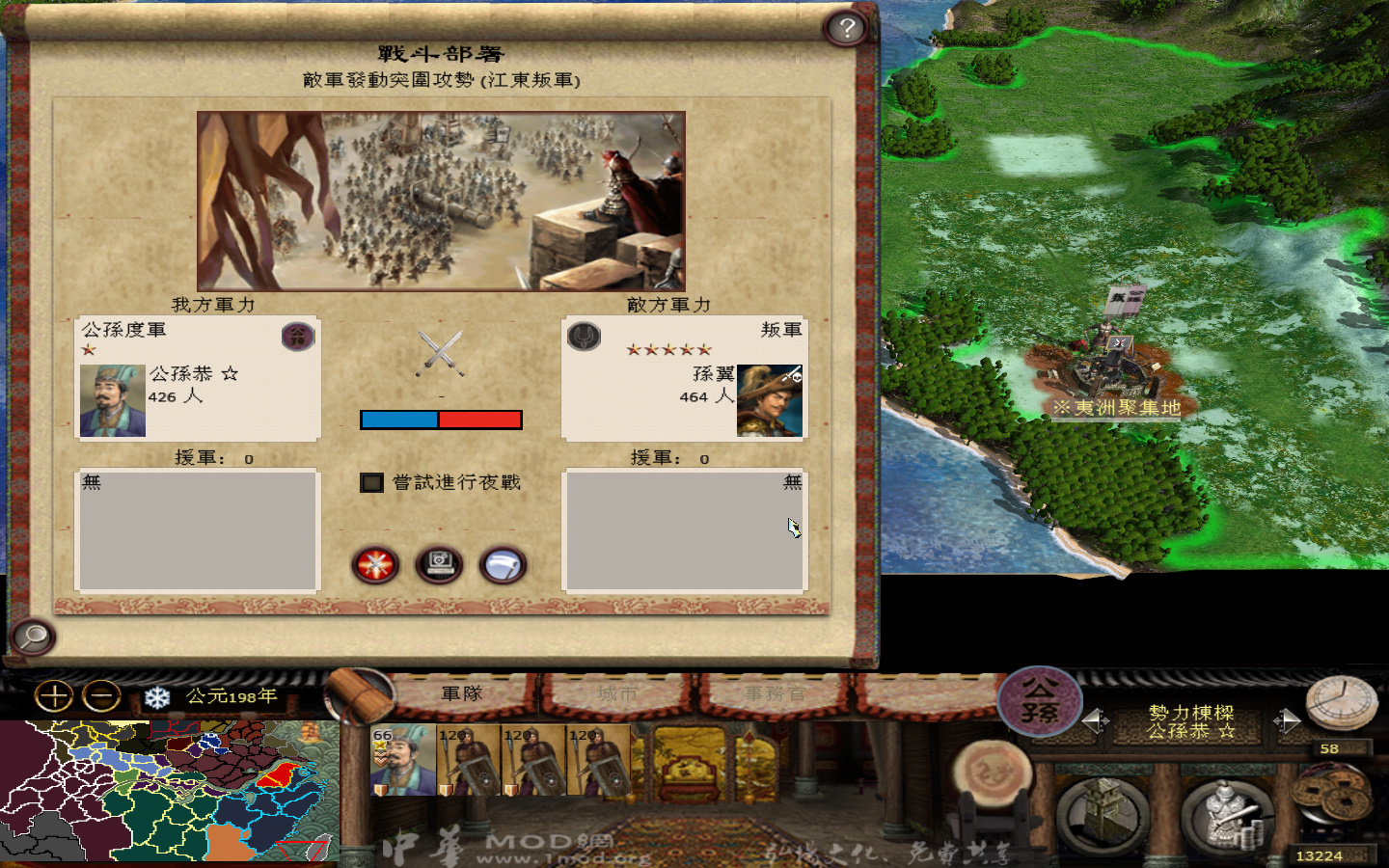Click the blue-red strength balance bar
Screen dimensions: 1389x868
click(x=441, y=419)
